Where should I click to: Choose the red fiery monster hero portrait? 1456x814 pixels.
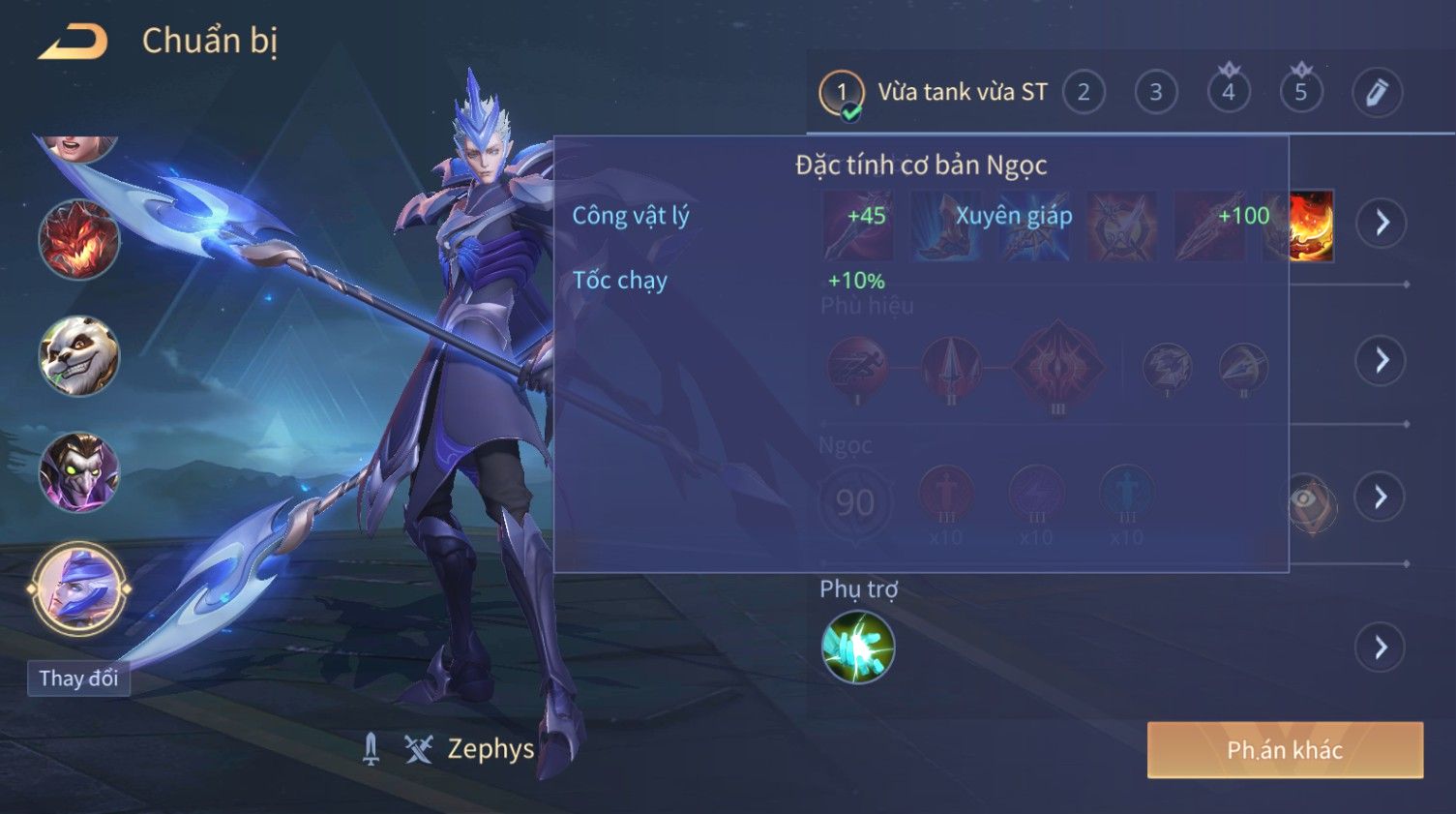[78, 239]
